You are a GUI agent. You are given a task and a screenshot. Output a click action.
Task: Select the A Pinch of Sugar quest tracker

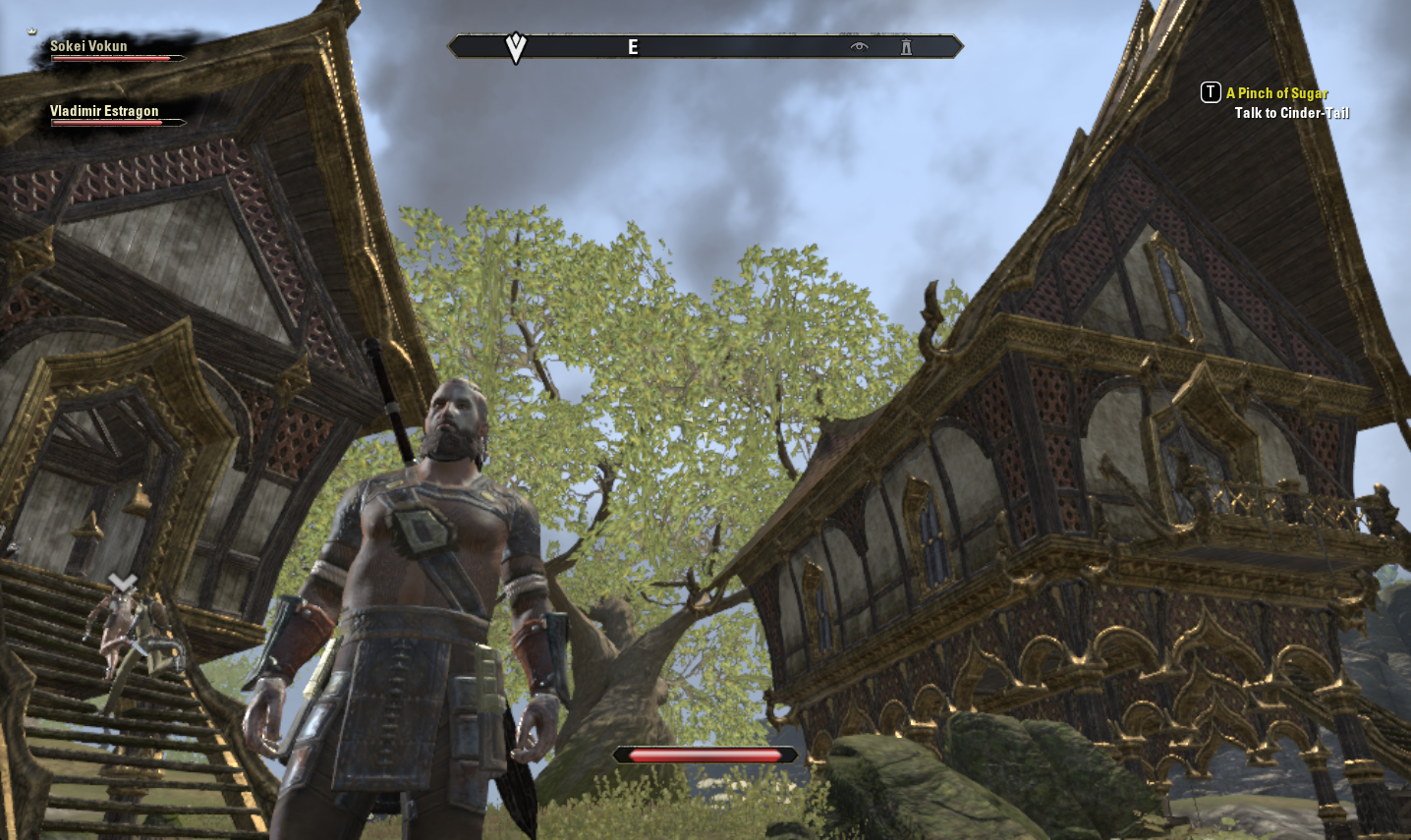point(1276,93)
